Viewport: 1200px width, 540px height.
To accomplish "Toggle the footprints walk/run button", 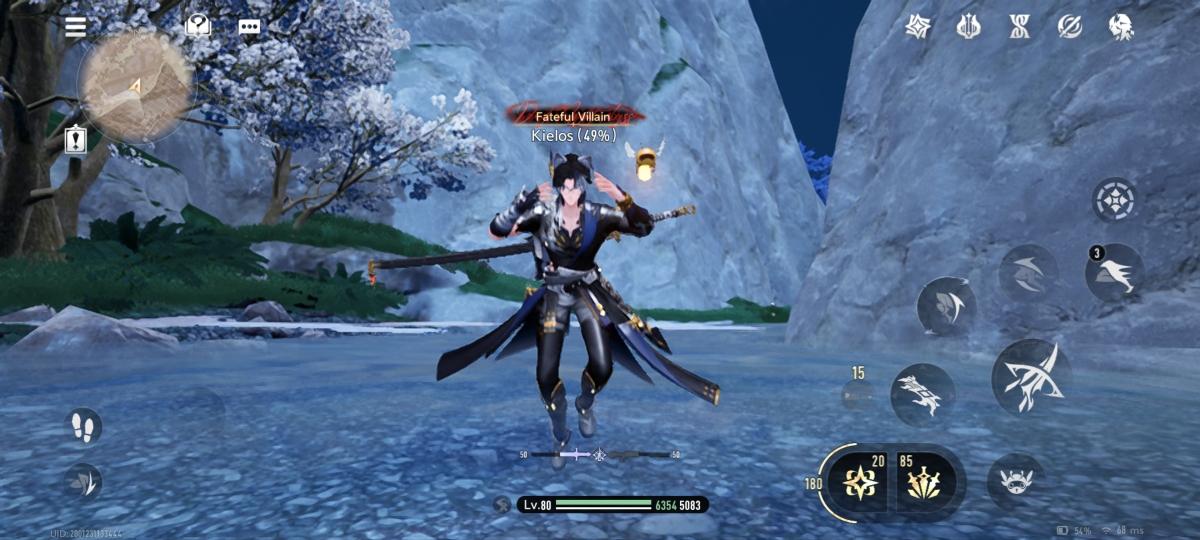I will point(84,427).
